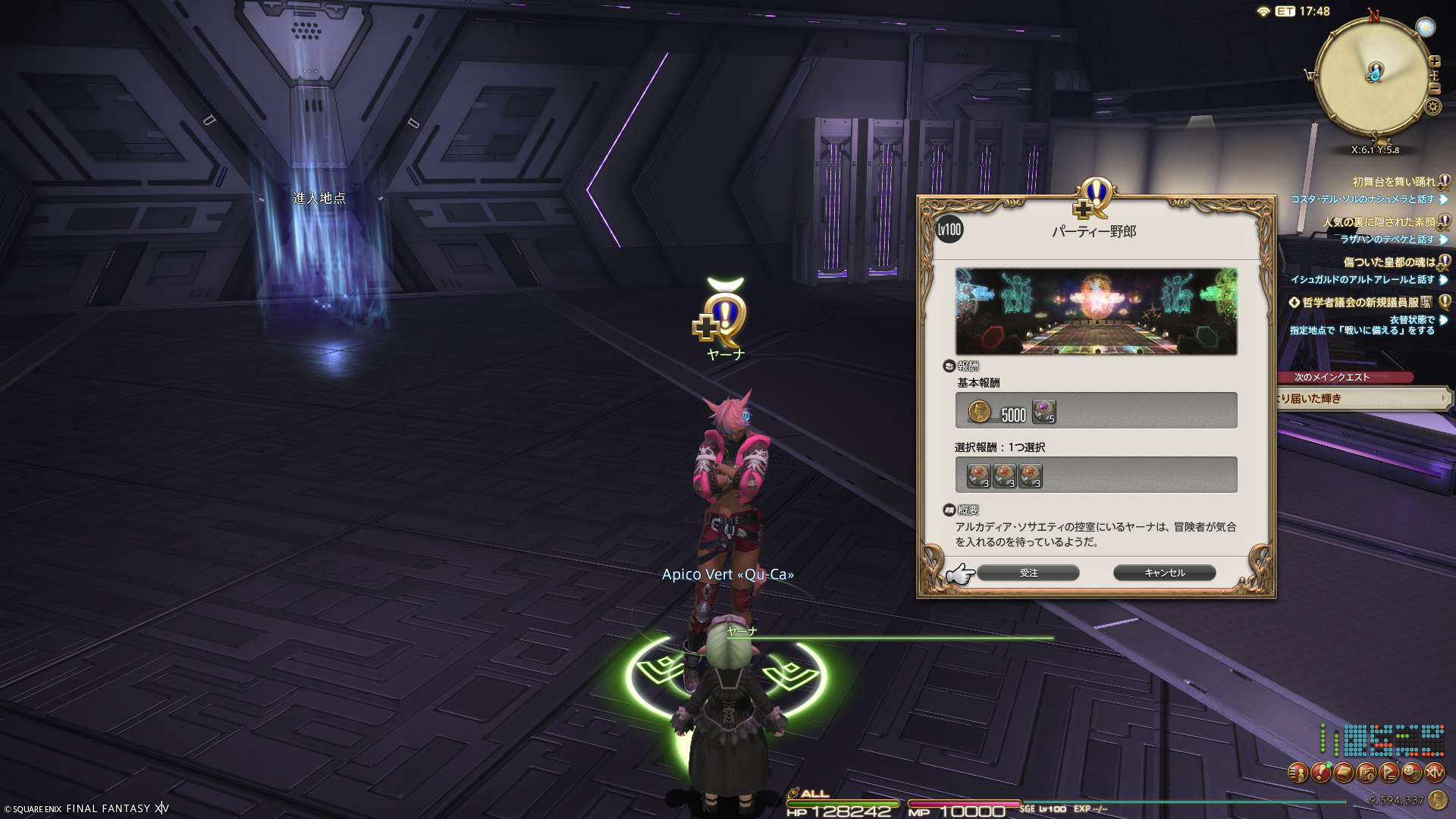The height and width of the screenshot is (819, 1456).
Task: Open the Character main menu icon
Action: click(1298, 773)
